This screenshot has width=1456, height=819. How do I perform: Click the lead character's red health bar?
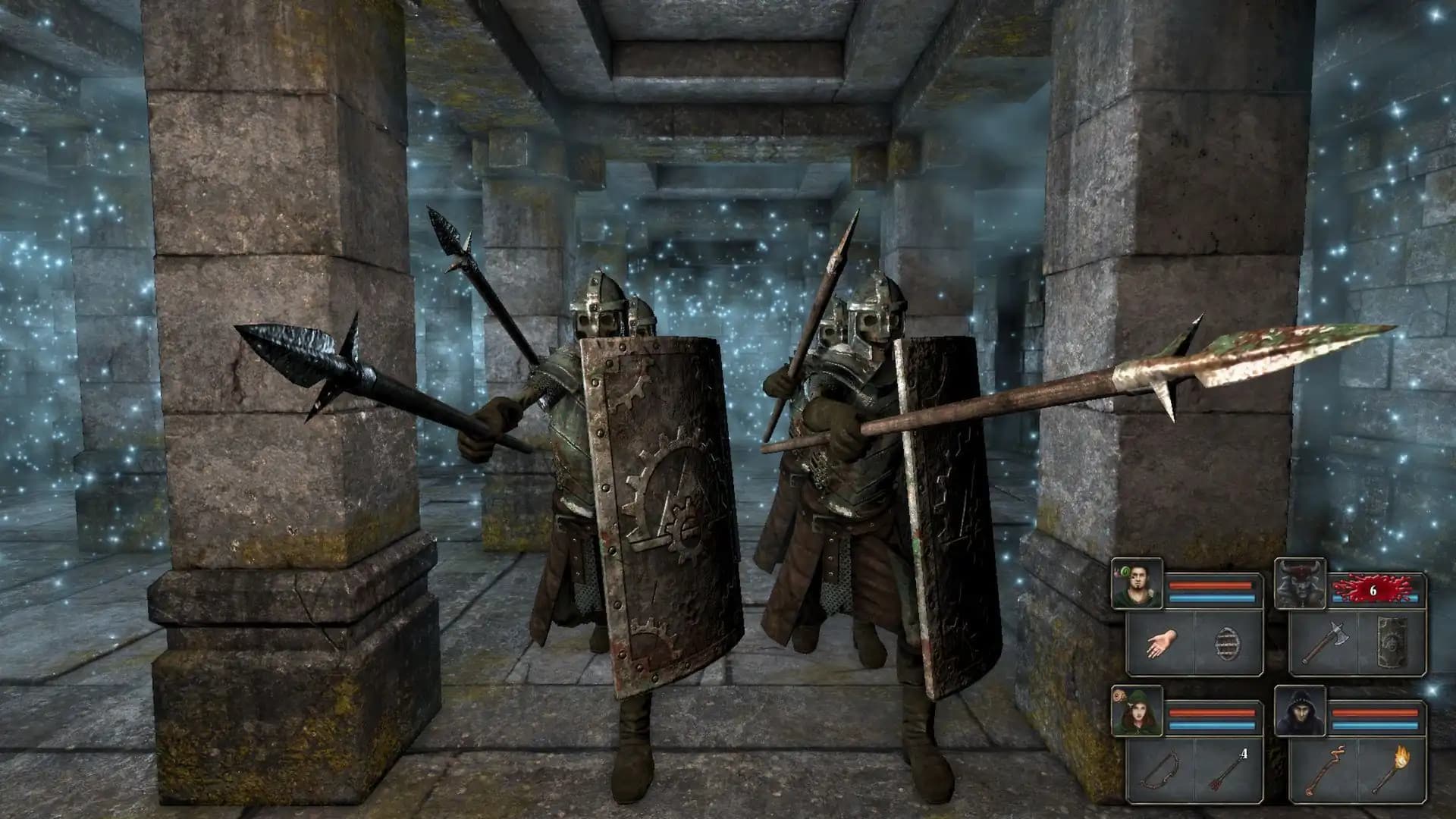[1210, 585]
